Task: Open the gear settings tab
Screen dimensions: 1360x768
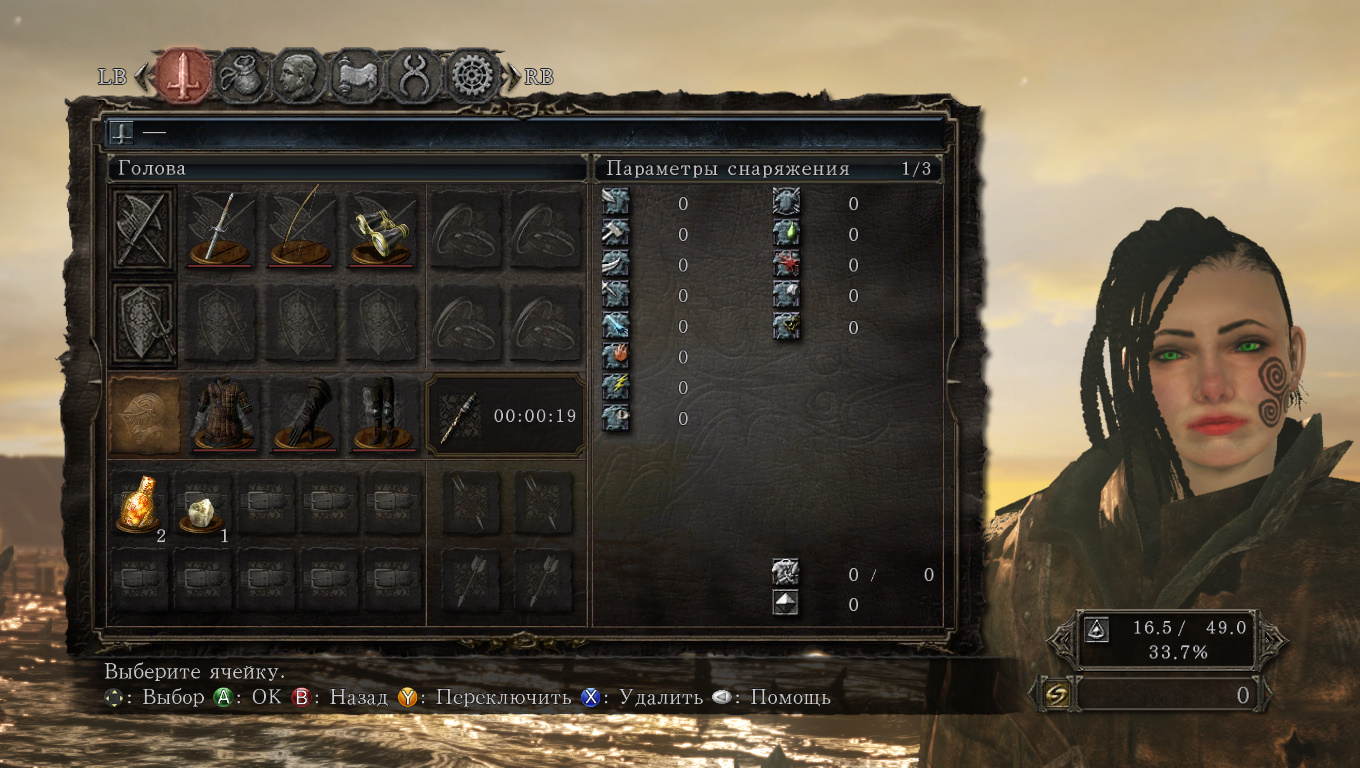Action: coord(473,76)
